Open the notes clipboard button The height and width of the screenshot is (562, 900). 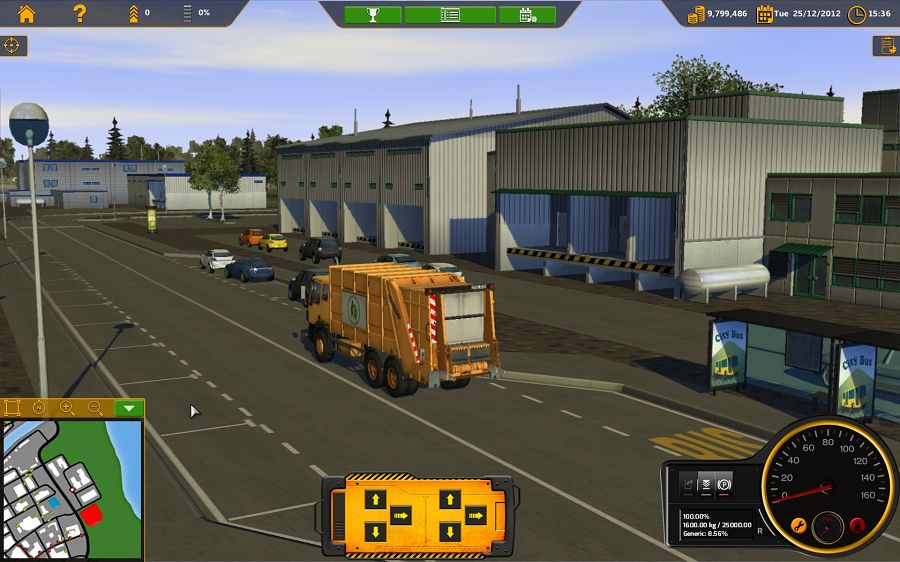click(885, 45)
